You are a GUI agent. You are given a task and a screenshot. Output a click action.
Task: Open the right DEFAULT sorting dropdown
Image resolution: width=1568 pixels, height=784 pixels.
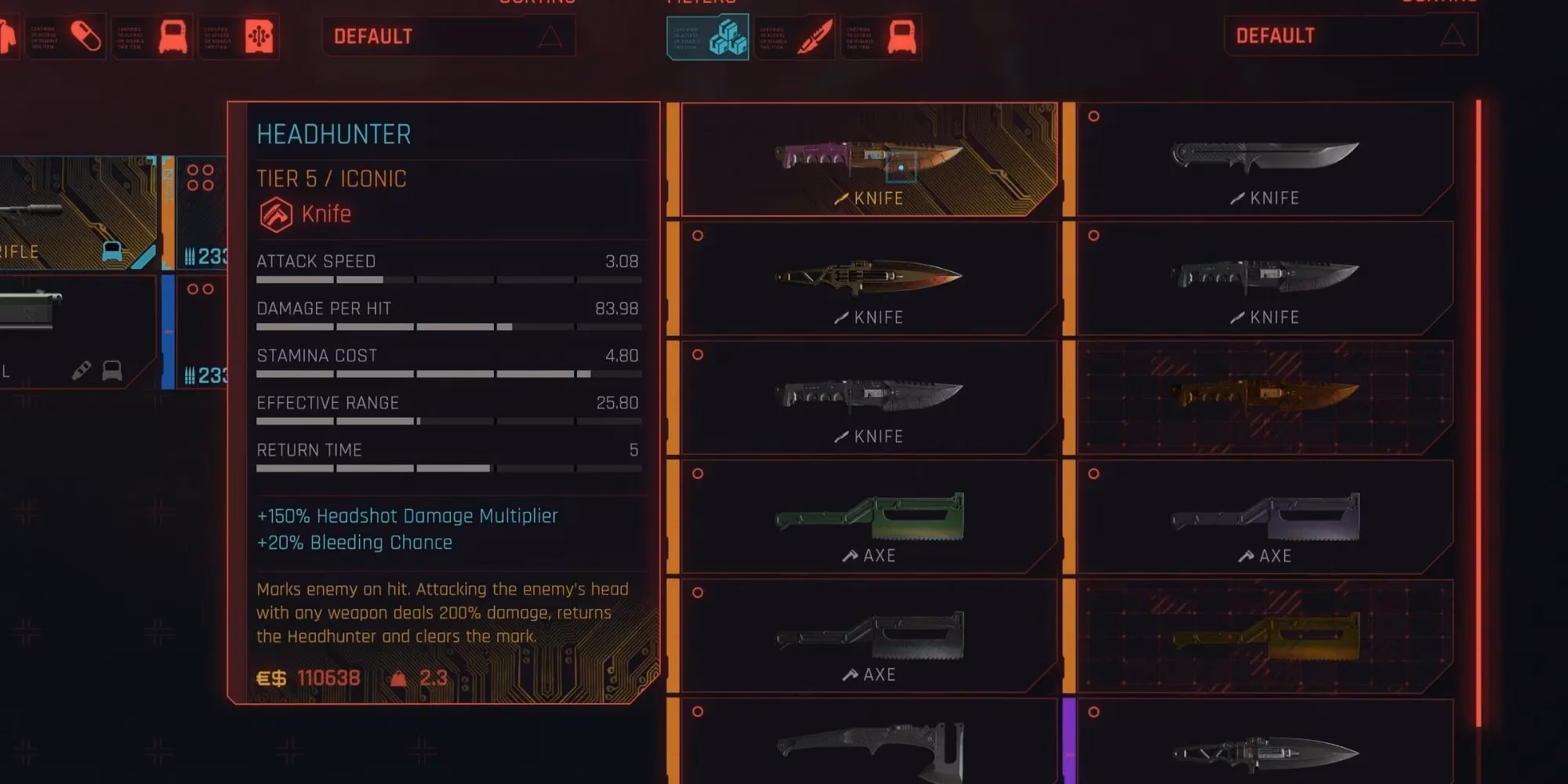[x=1348, y=36]
